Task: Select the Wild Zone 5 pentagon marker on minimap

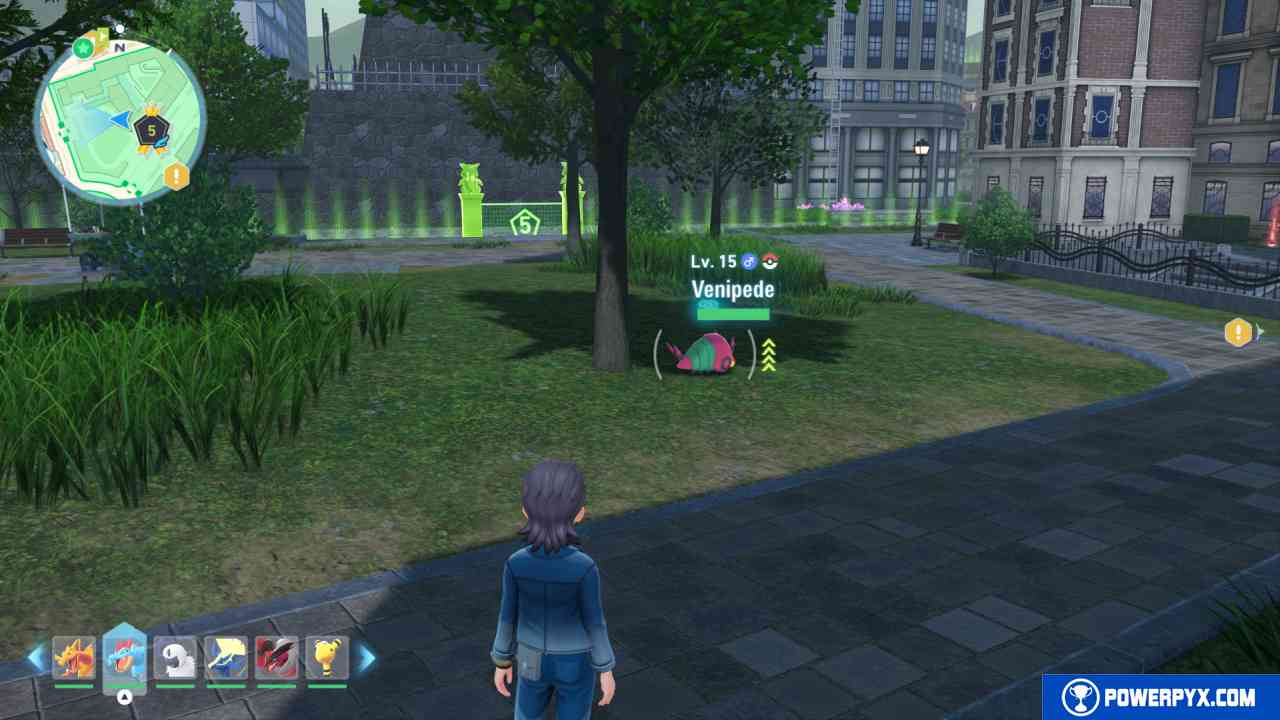Action: click(x=152, y=129)
